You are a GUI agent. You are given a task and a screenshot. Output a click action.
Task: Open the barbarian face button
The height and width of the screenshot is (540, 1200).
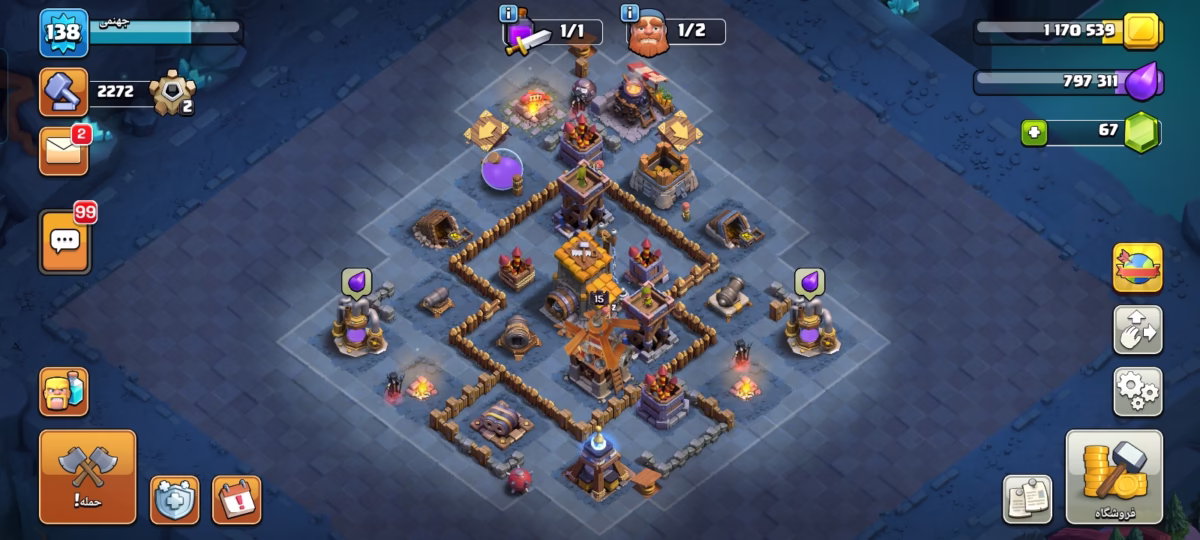(x=64, y=391)
